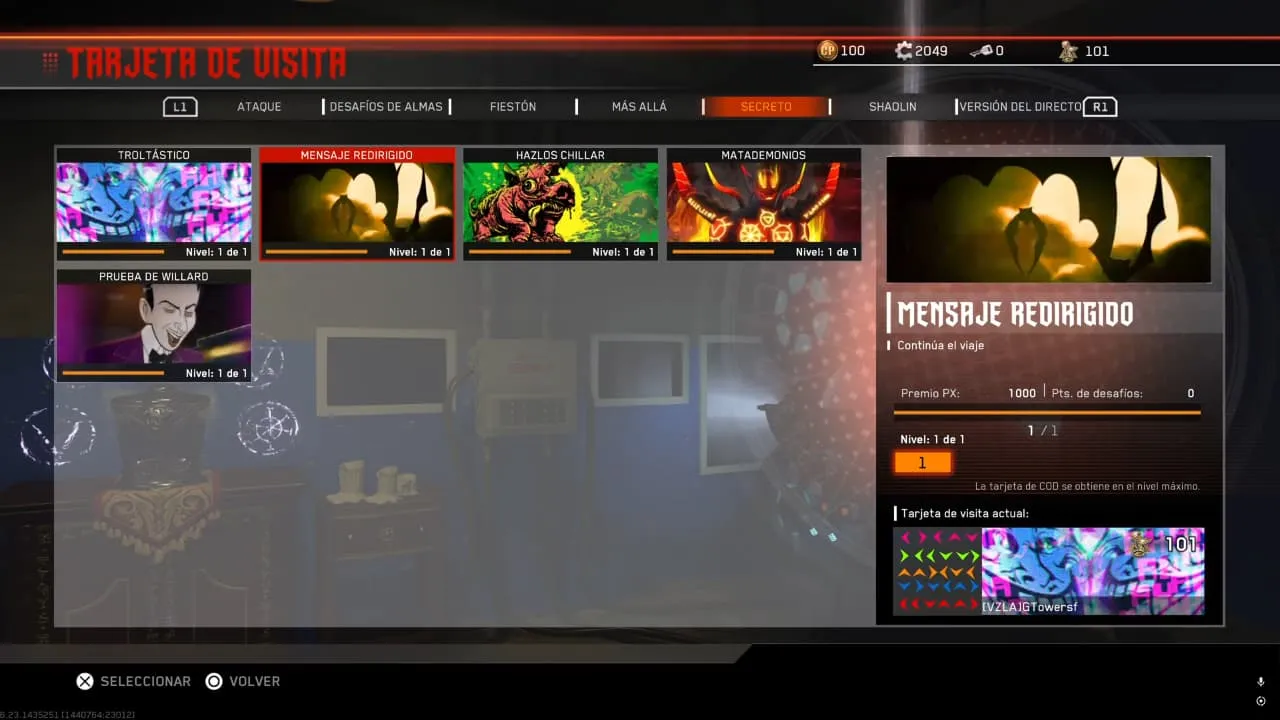Choose the Mensaje Redirigido calling card
The width and height of the screenshot is (1280, 720).
tap(357, 204)
